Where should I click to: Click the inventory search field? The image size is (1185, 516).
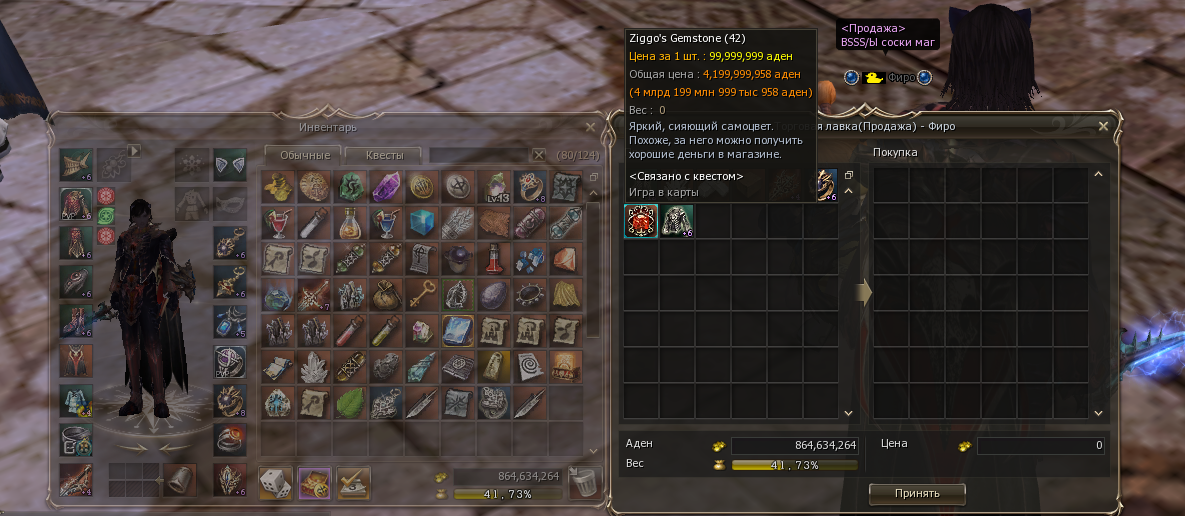477,155
